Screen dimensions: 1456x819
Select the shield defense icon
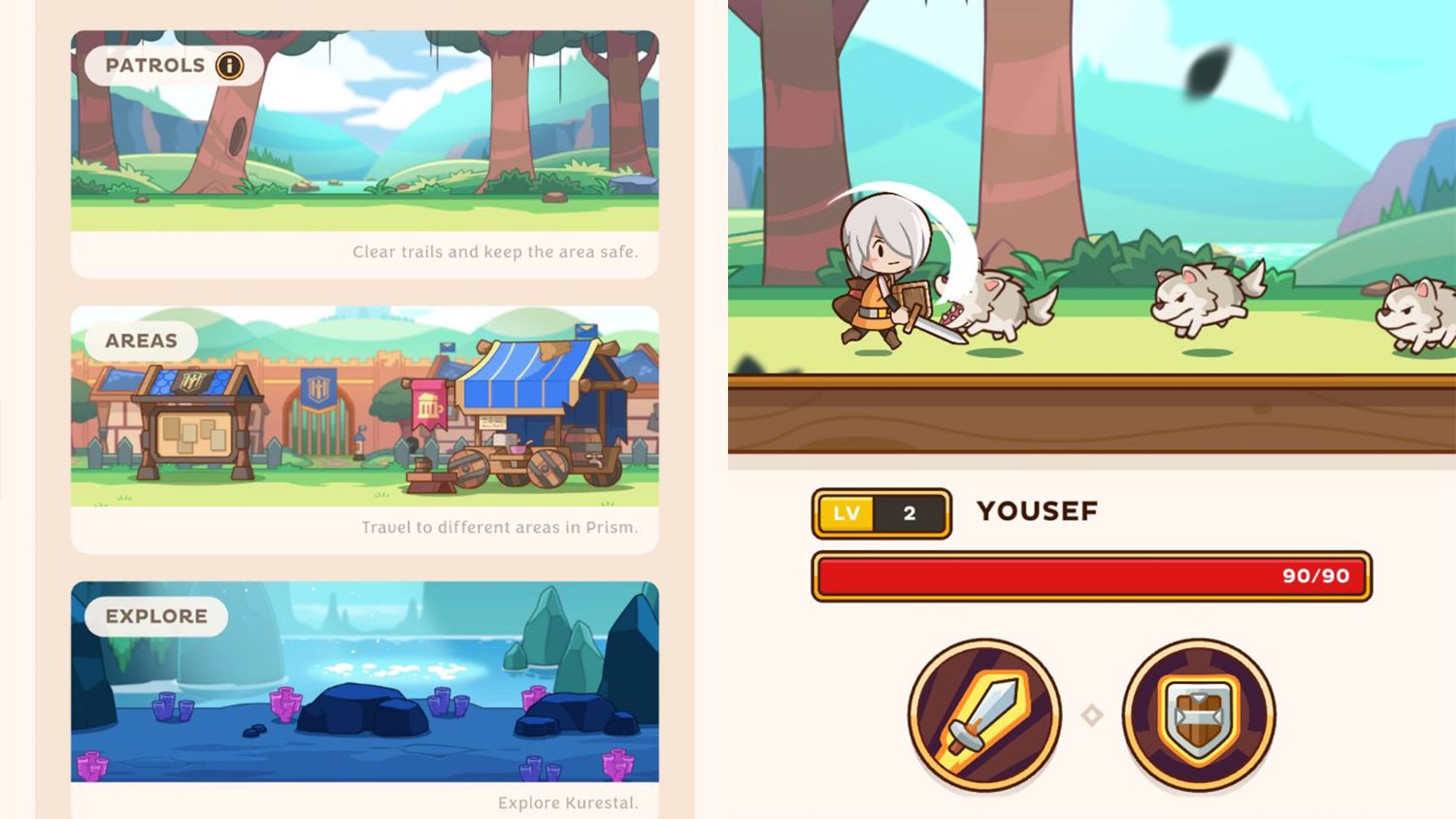click(x=1198, y=712)
